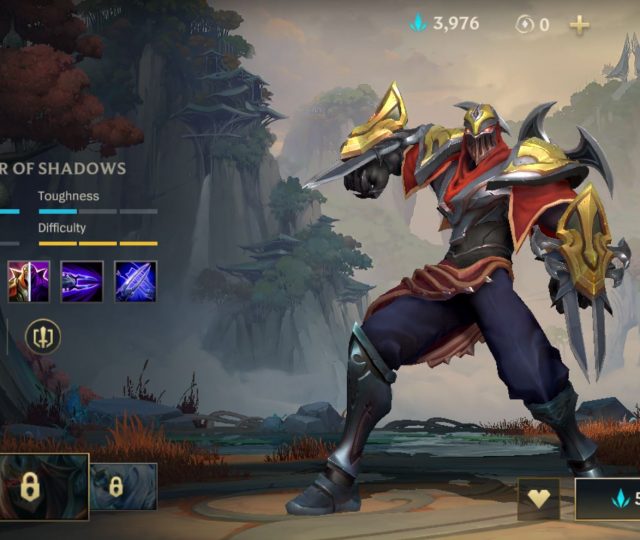Buy the champion with blue essence
This screenshot has height=540, width=640.
(609, 498)
